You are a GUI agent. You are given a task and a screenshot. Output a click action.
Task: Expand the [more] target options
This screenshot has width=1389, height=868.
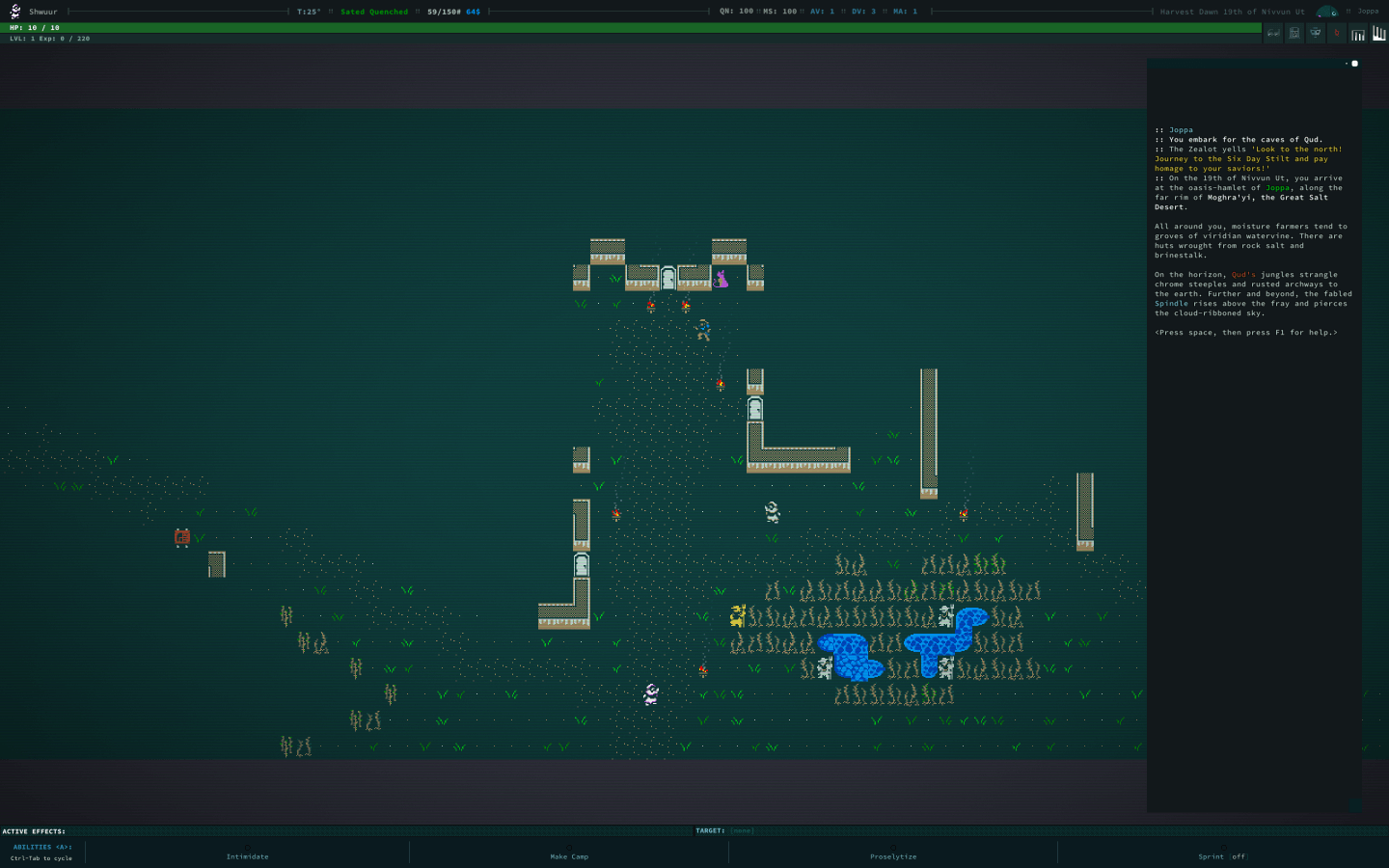(x=739, y=830)
